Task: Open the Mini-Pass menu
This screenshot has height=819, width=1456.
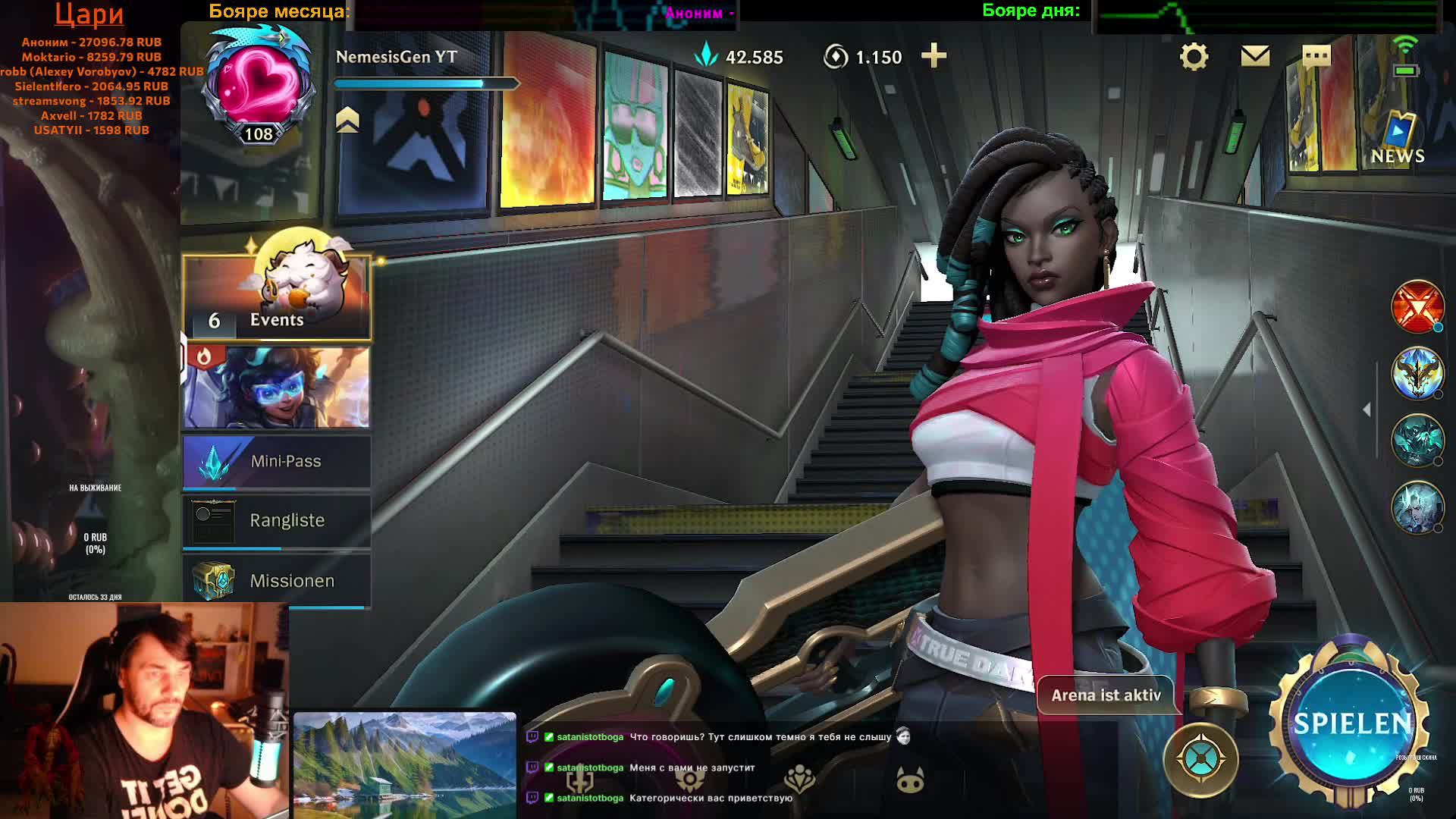Action: click(x=277, y=461)
